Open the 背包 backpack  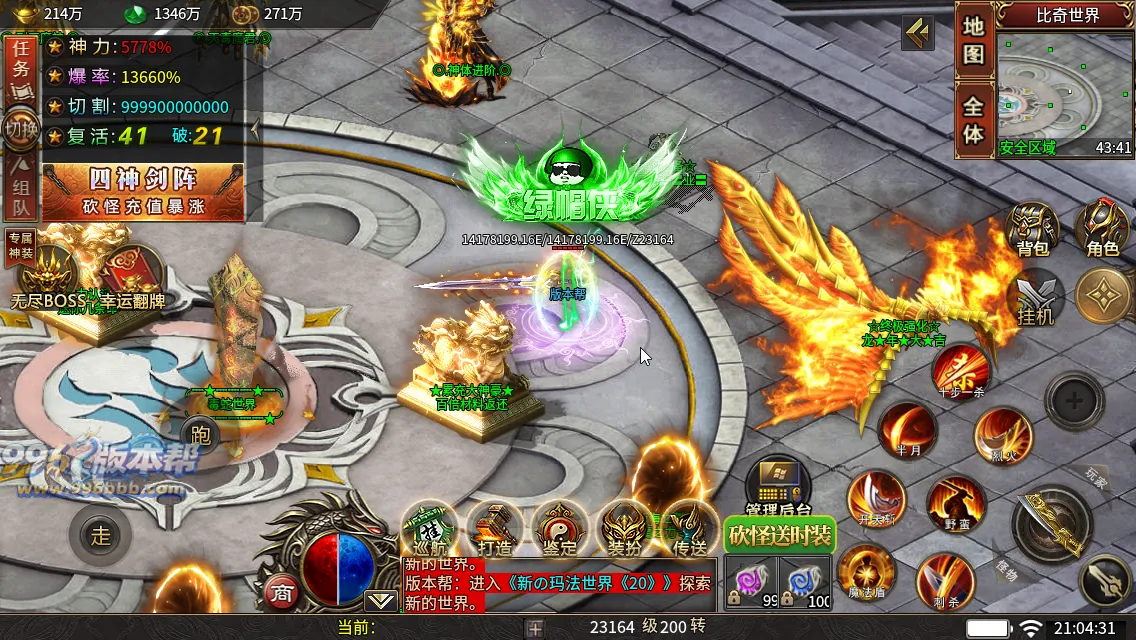pos(1033,231)
